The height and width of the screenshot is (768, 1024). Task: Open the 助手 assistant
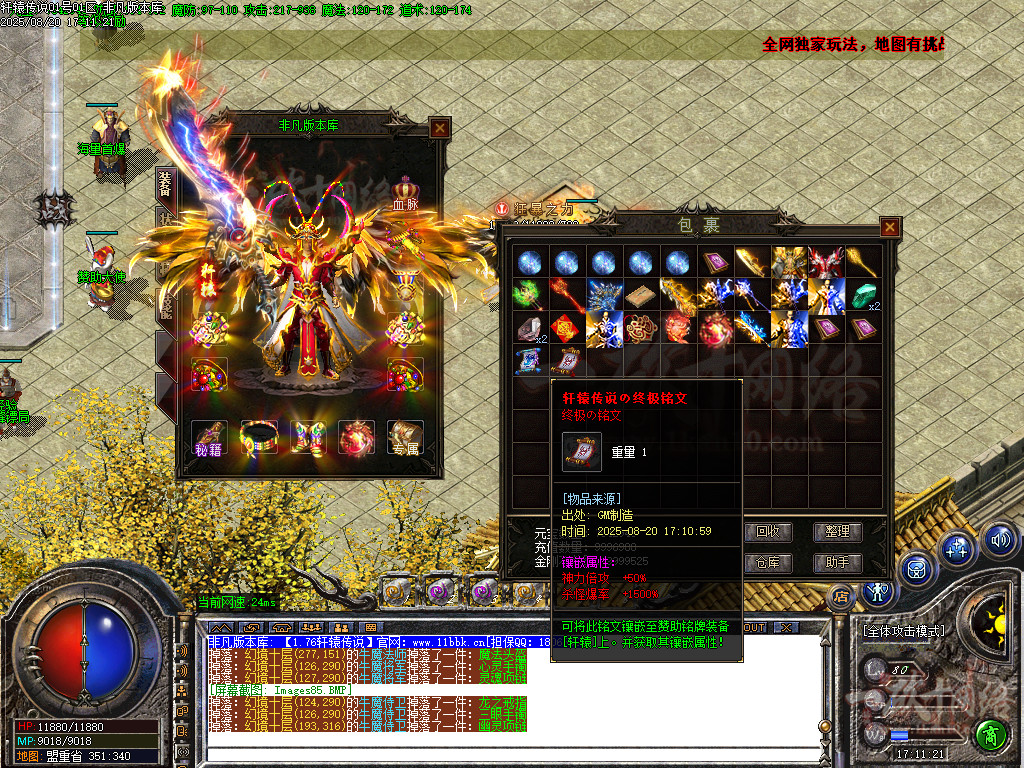point(837,563)
